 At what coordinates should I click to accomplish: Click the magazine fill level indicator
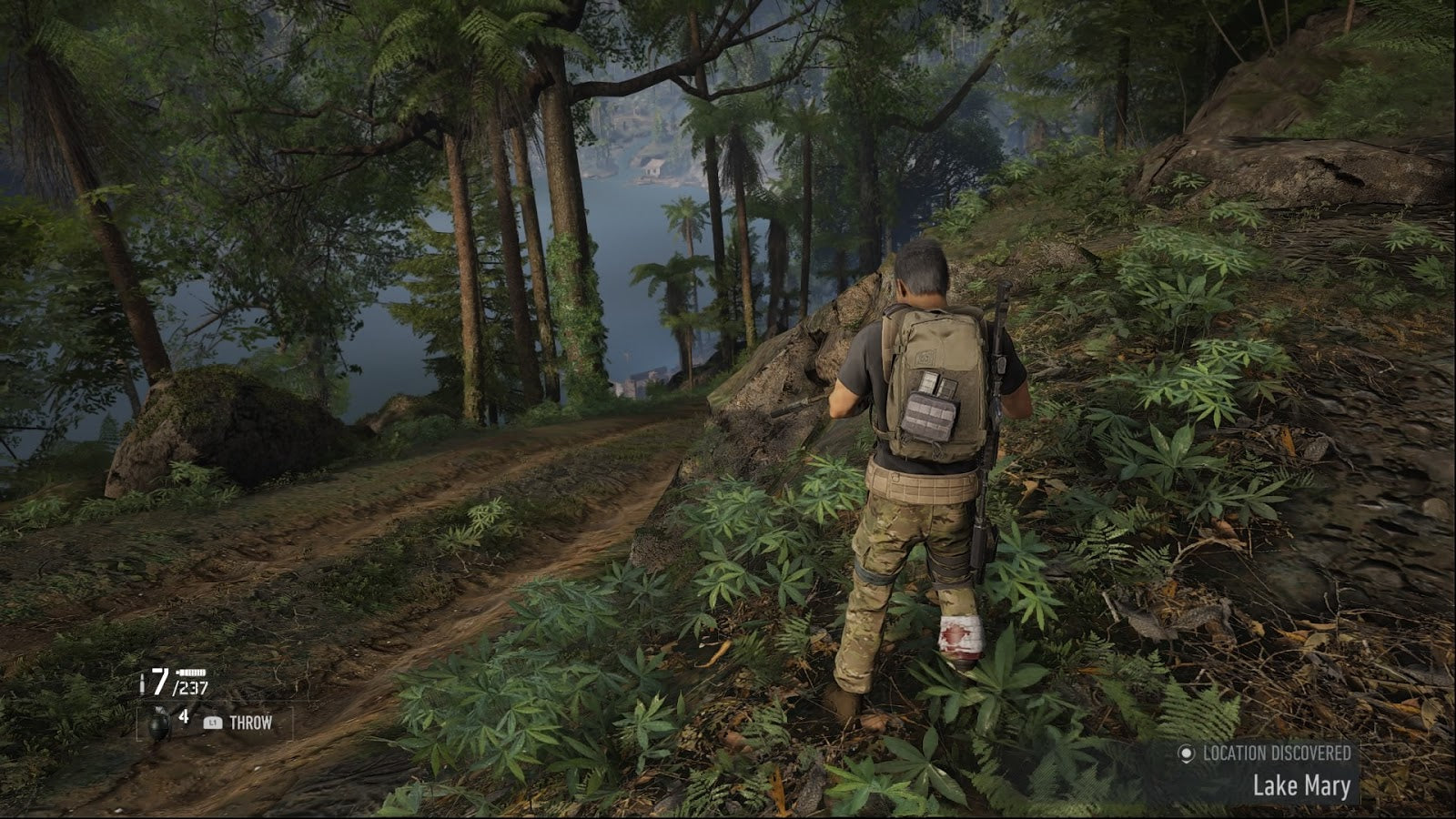191,672
